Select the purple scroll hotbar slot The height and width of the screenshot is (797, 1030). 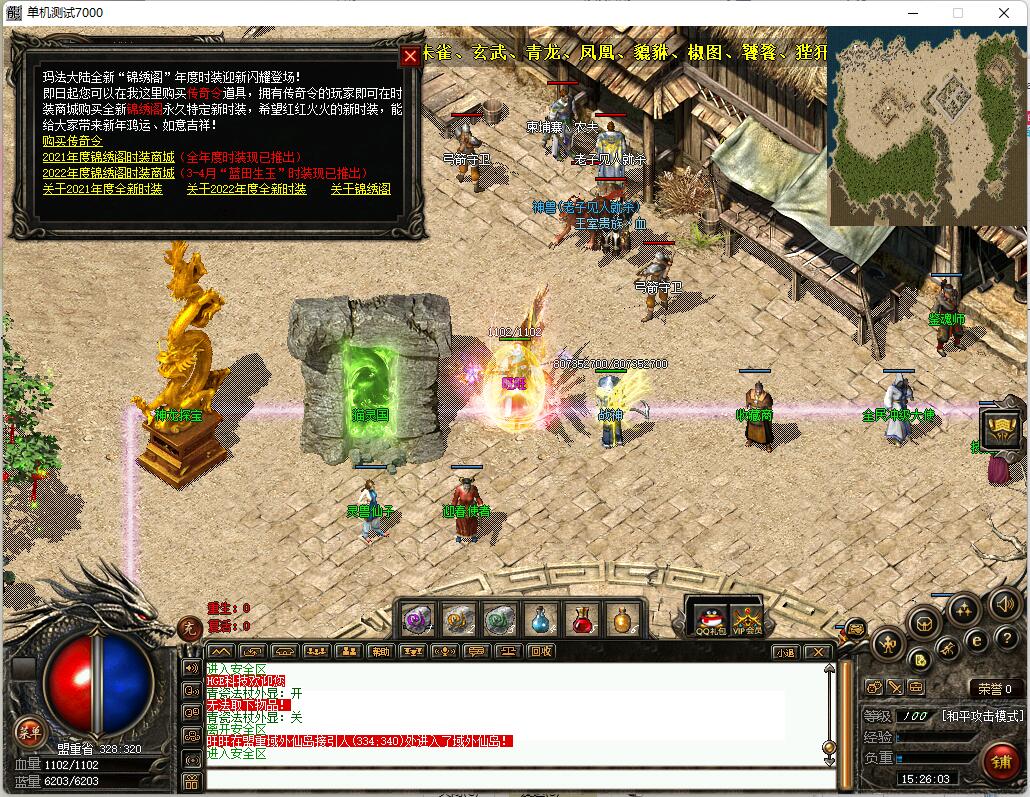(418, 621)
